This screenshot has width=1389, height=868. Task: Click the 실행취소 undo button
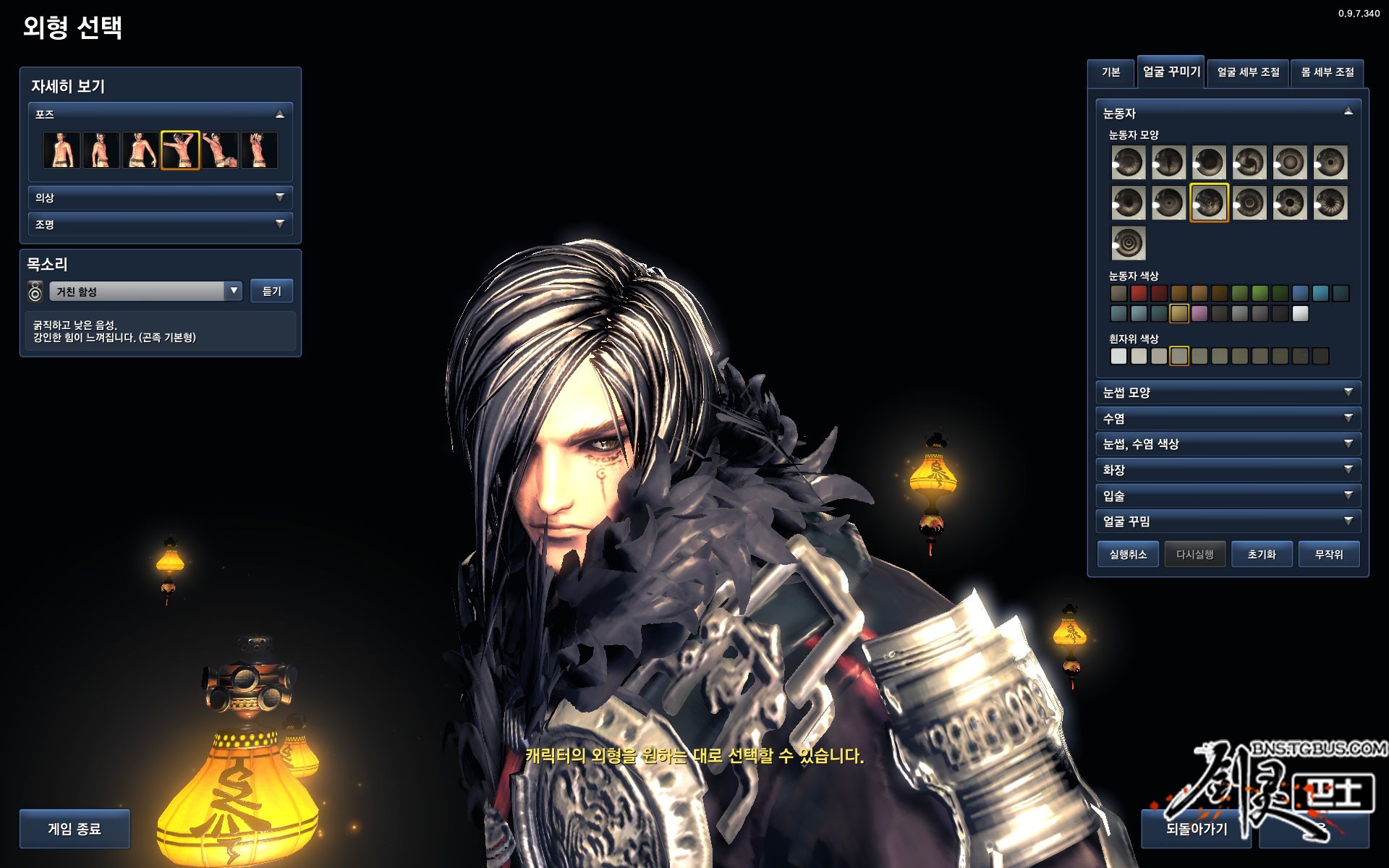[x=1128, y=555]
